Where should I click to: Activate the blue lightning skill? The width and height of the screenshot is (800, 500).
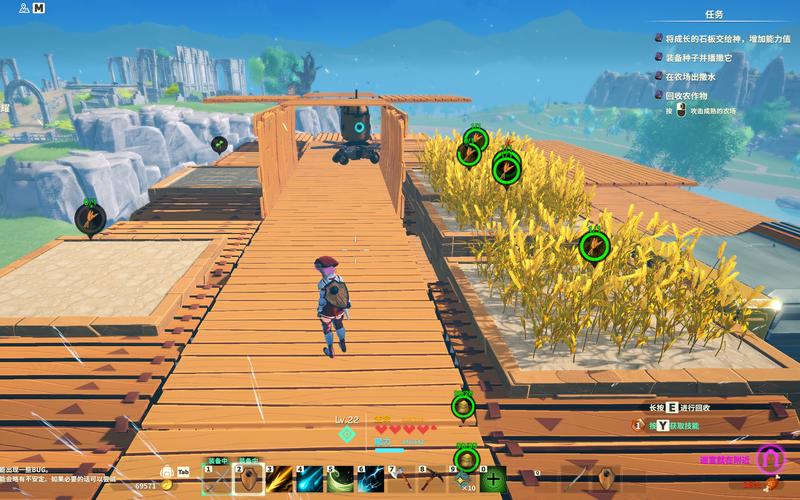[x=371, y=482]
